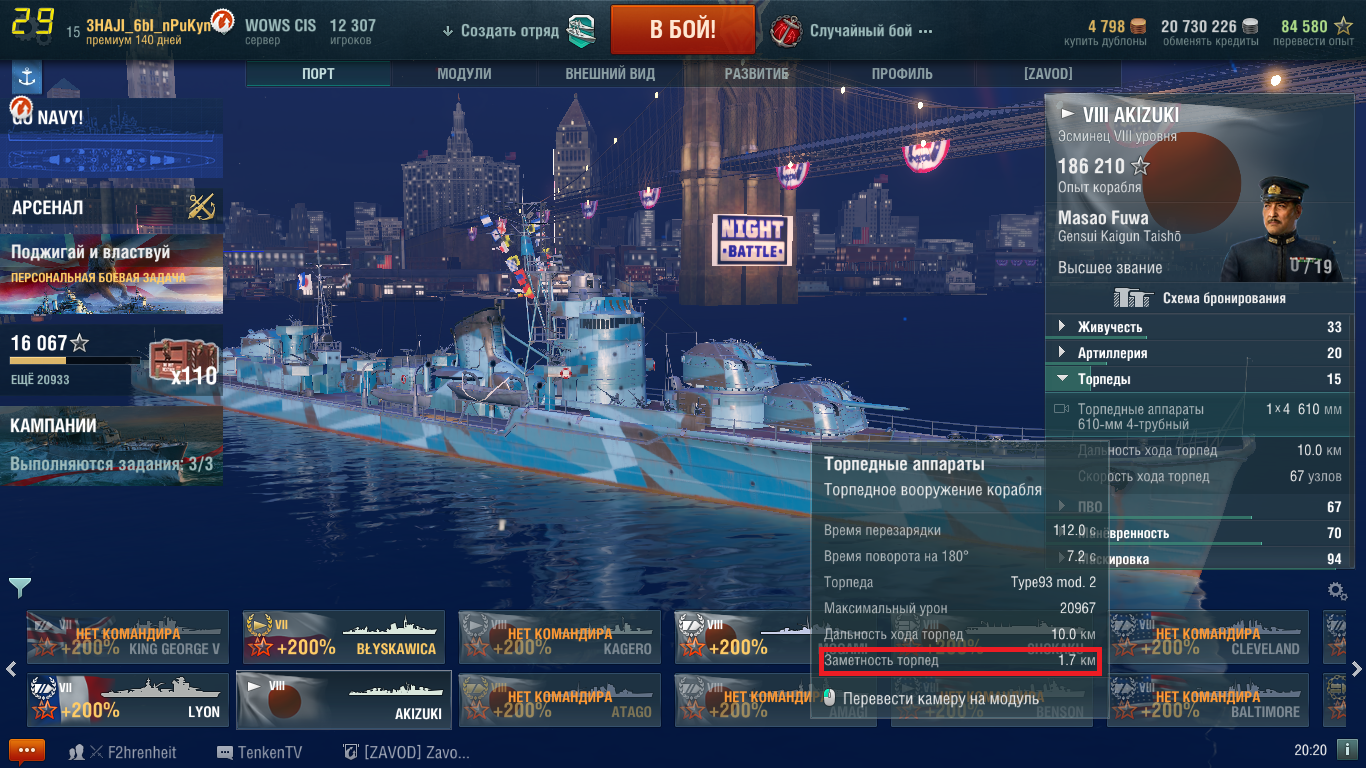Go to the ПРОФИЛЬ tab
Screen dimensions: 1366x768
point(902,74)
